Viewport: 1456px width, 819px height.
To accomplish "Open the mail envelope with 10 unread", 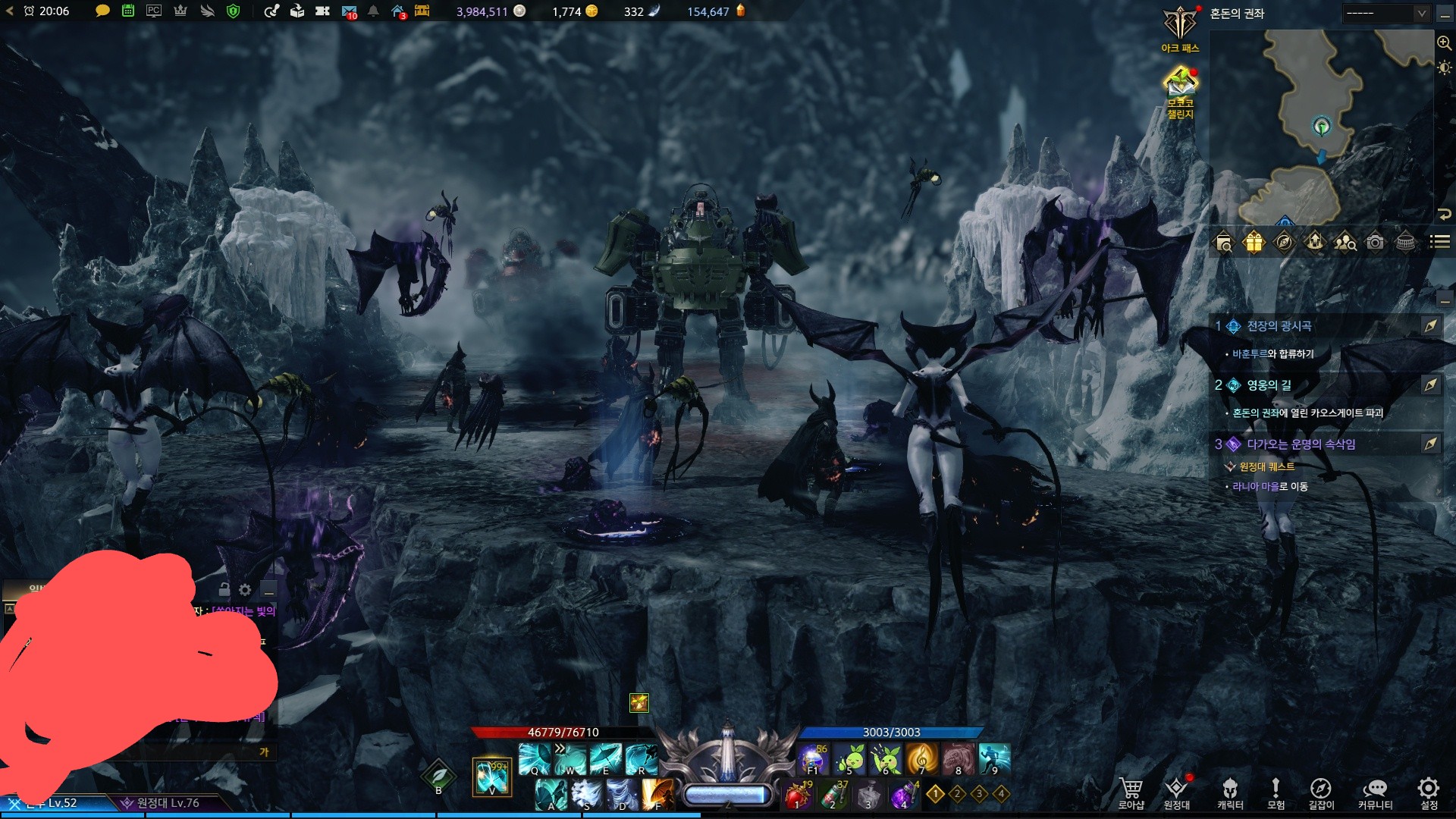I will click(x=349, y=11).
